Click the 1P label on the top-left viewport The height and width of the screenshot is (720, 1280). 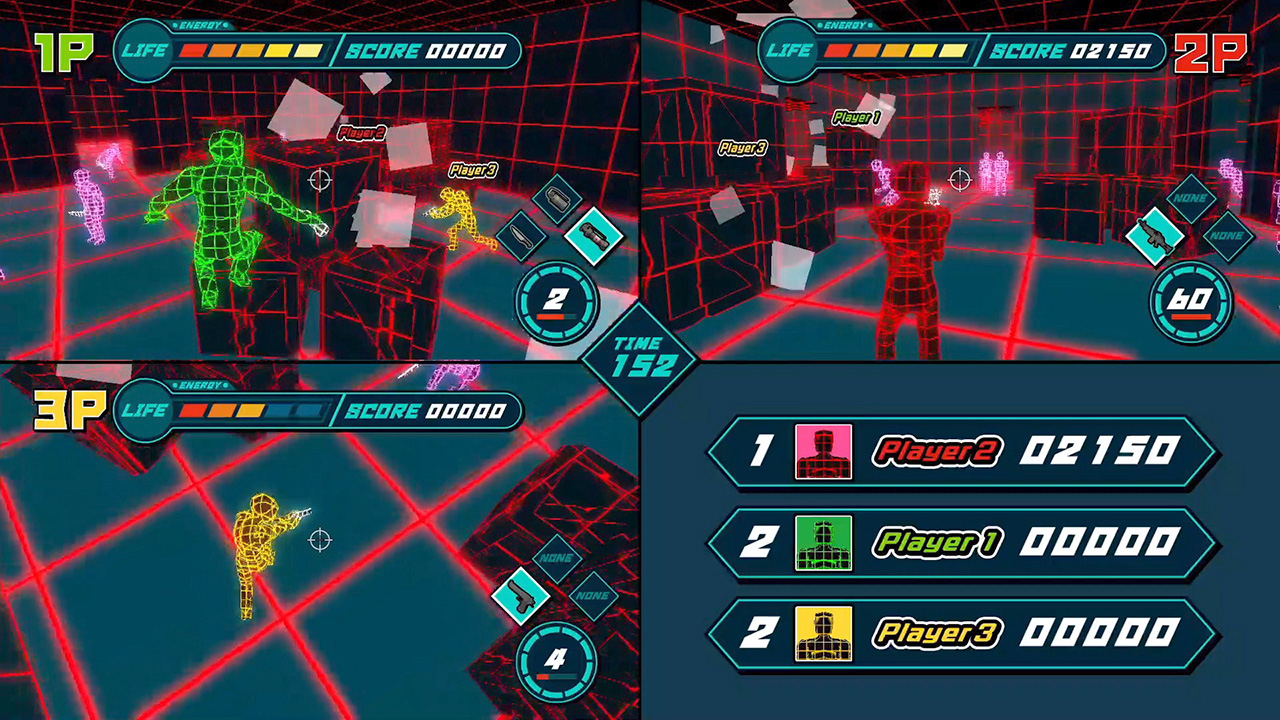tap(63, 51)
